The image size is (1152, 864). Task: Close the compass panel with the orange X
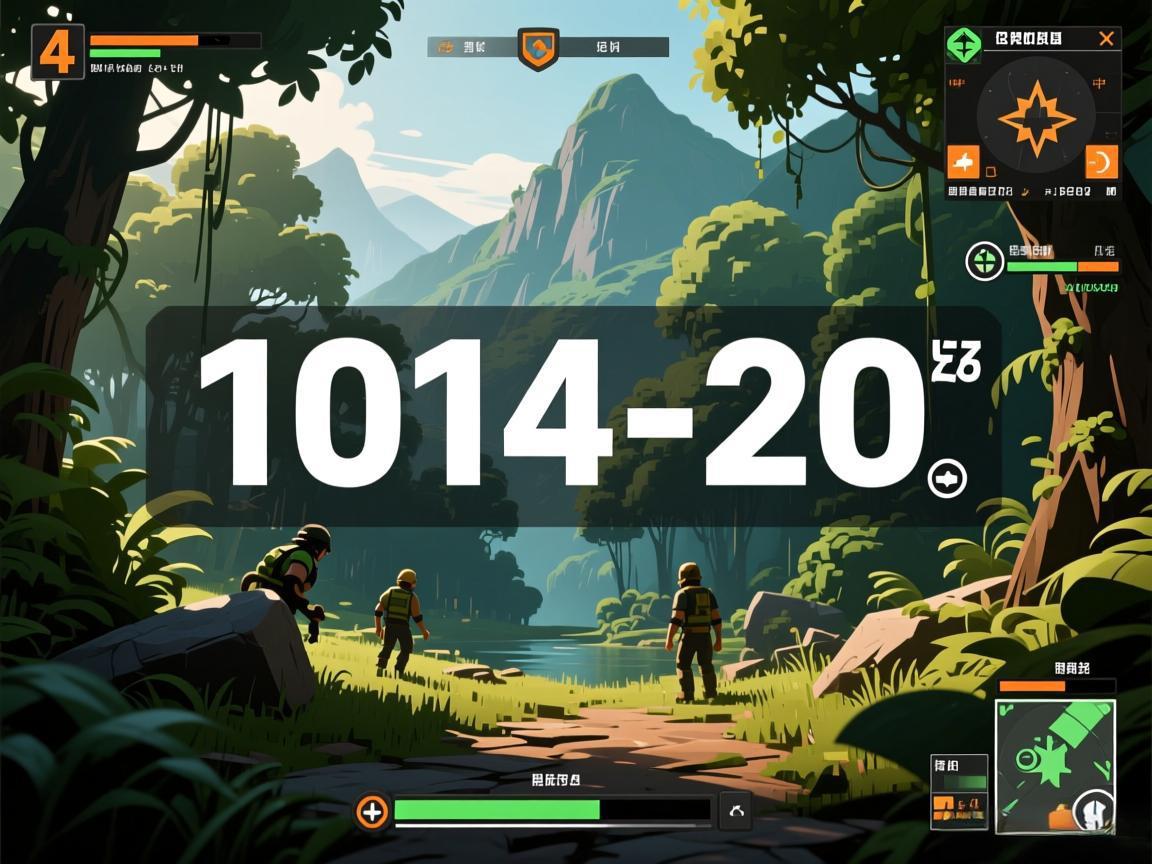coord(1106,39)
